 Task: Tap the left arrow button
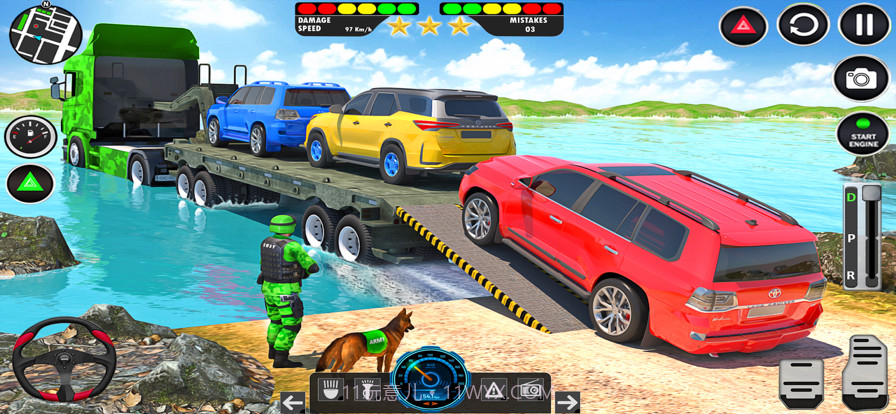click(x=292, y=402)
